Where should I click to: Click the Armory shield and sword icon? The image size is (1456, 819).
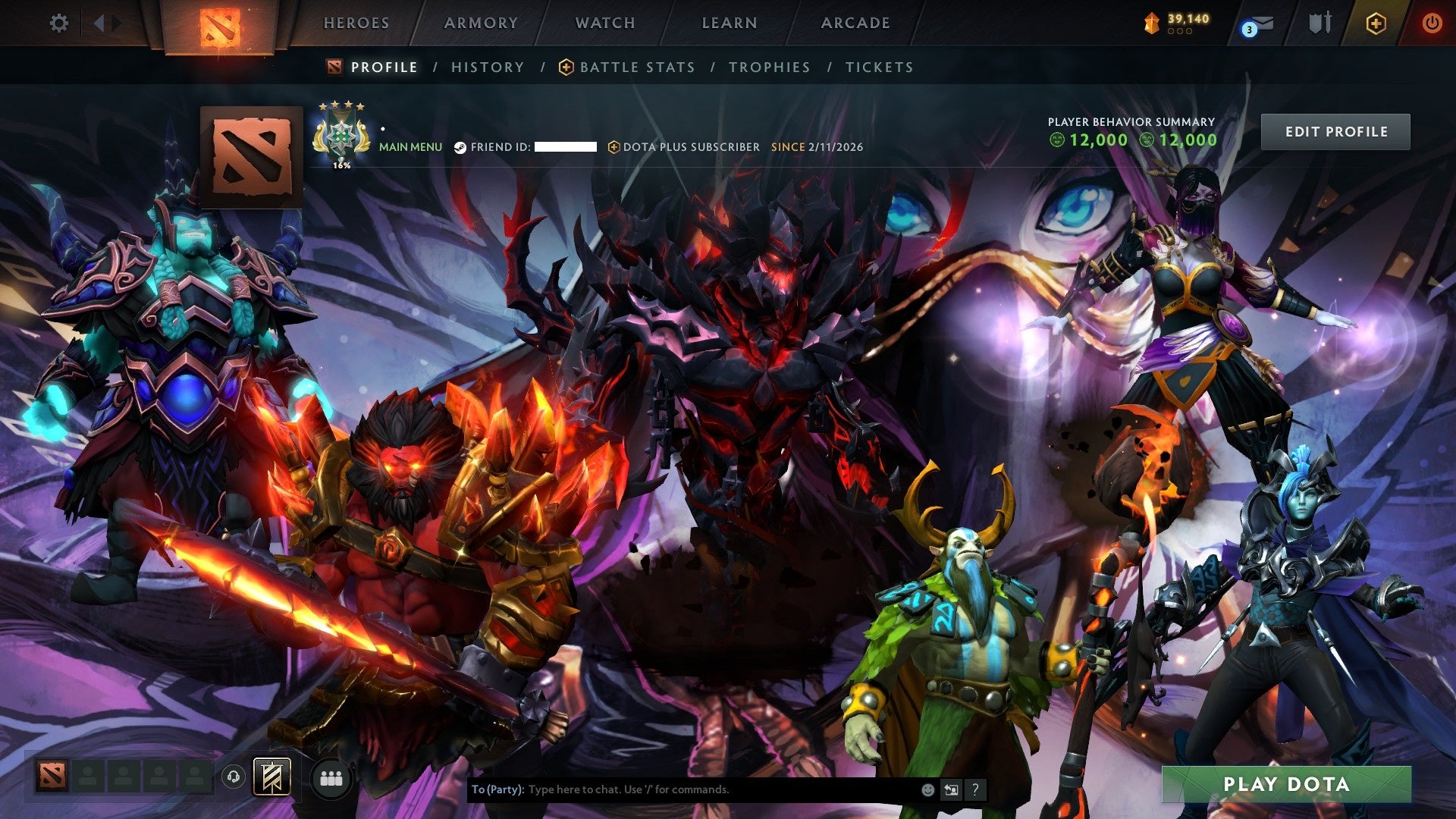click(1319, 23)
